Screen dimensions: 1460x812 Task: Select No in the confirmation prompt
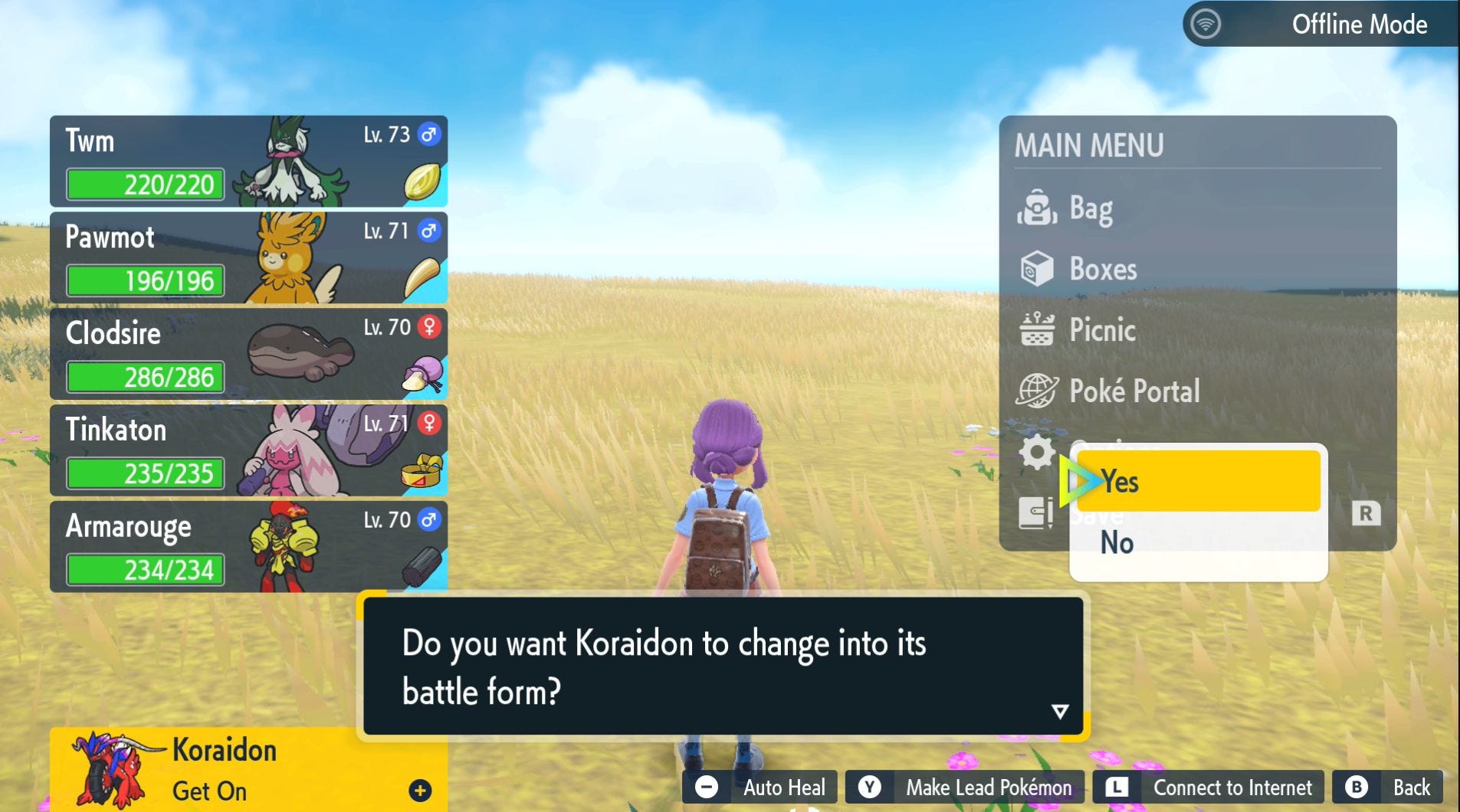pos(1119,542)
